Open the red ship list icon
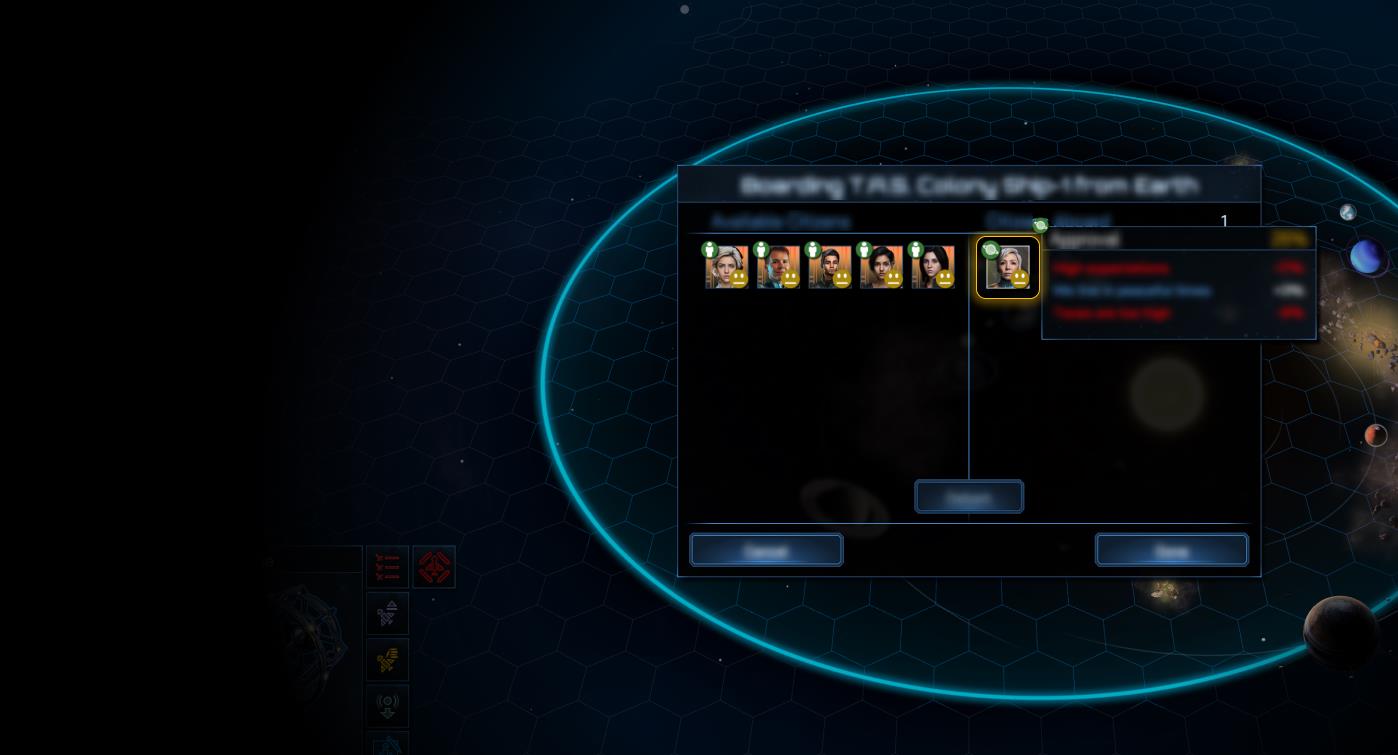The height and width of the screenshot is (755, 1398). pos(387,567)
